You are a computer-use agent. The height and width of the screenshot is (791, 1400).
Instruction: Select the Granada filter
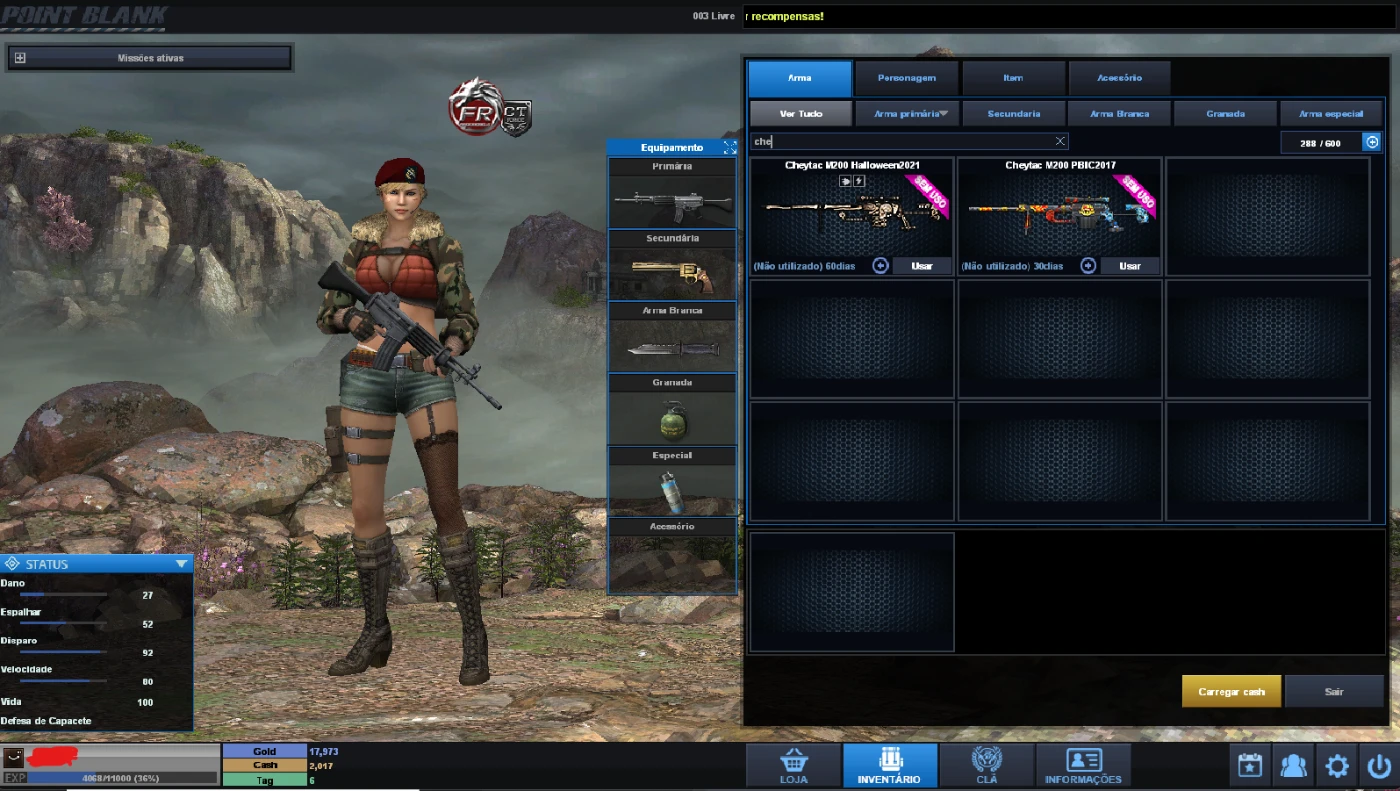point(1225,113)
